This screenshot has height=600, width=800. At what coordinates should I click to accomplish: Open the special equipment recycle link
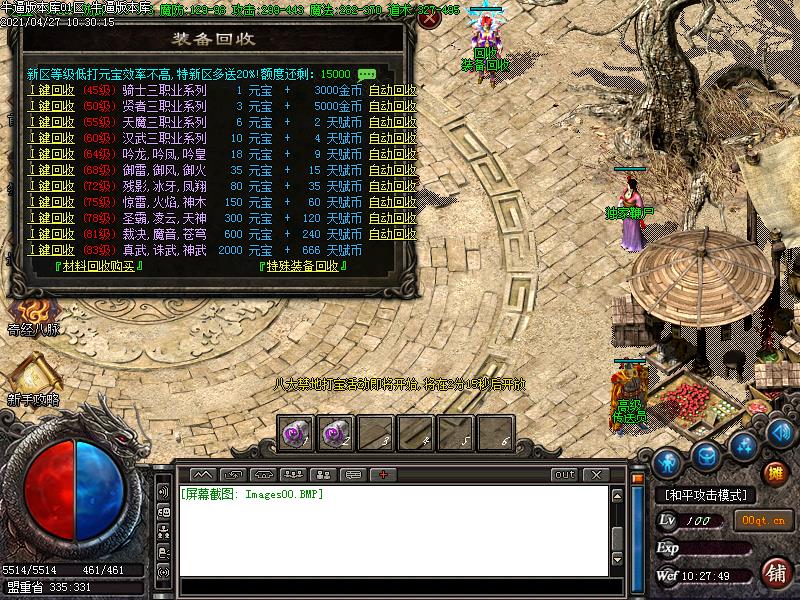click(x=303, y=266)
